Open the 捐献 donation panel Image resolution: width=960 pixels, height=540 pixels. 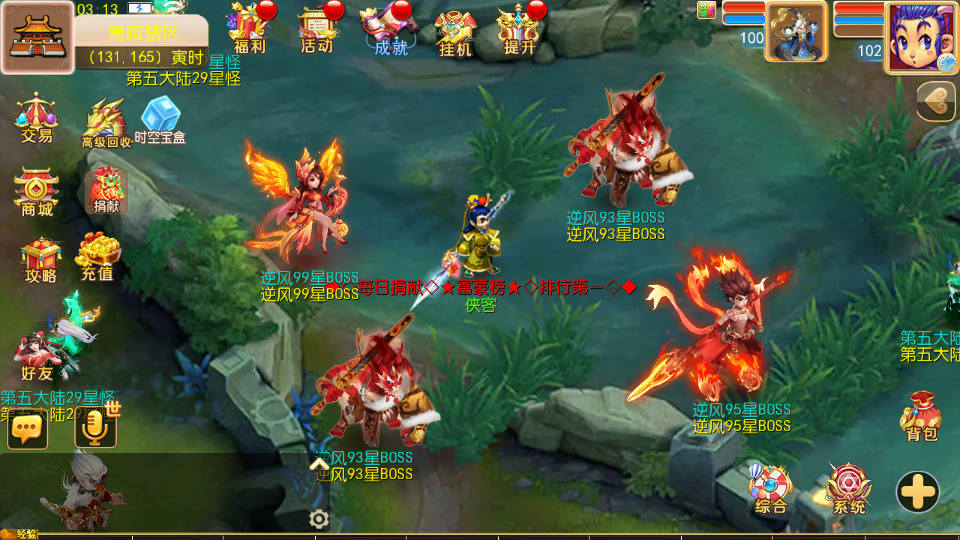[x=106, y=190]
